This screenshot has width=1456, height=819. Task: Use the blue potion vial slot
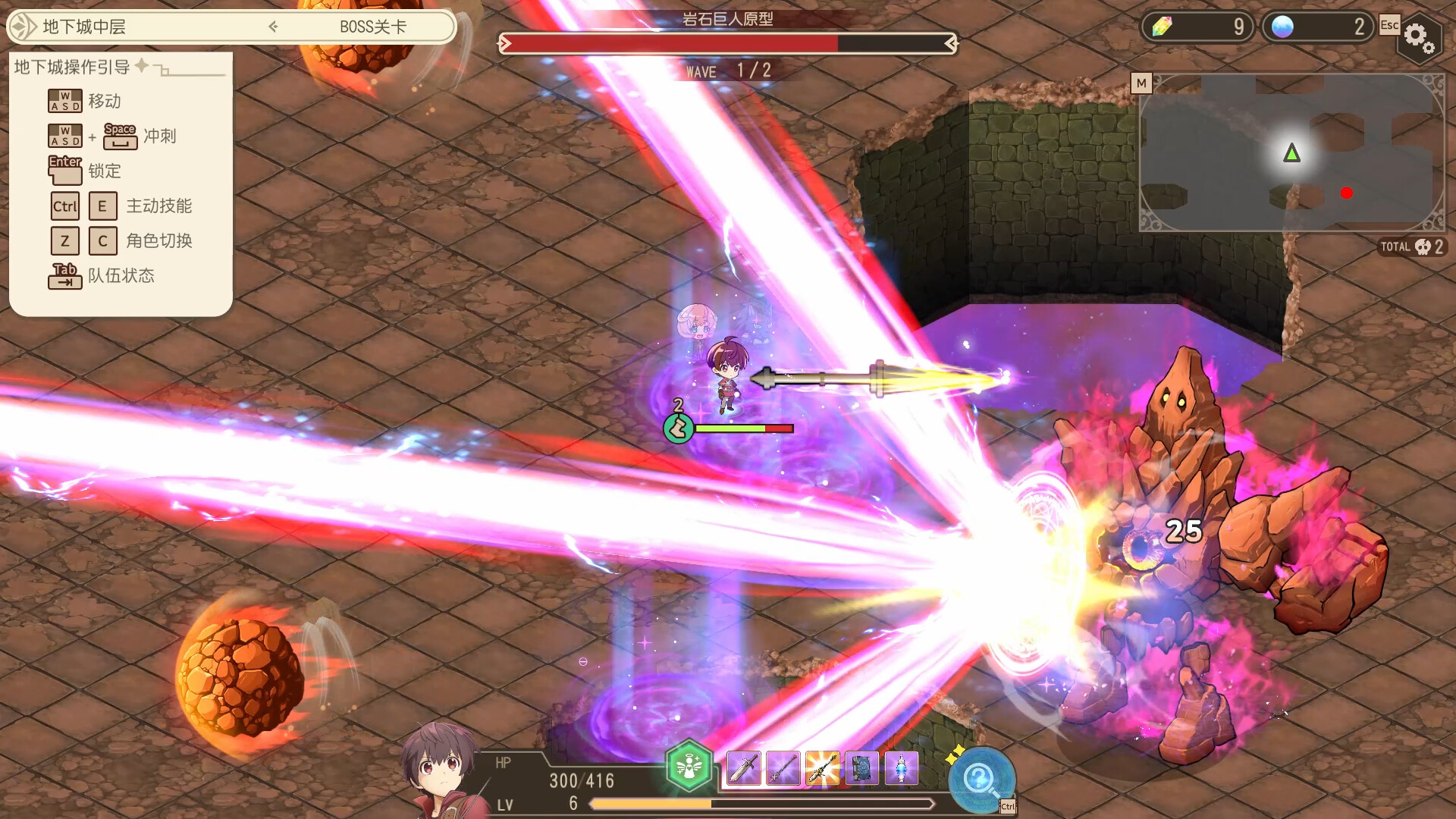point(901,769)
